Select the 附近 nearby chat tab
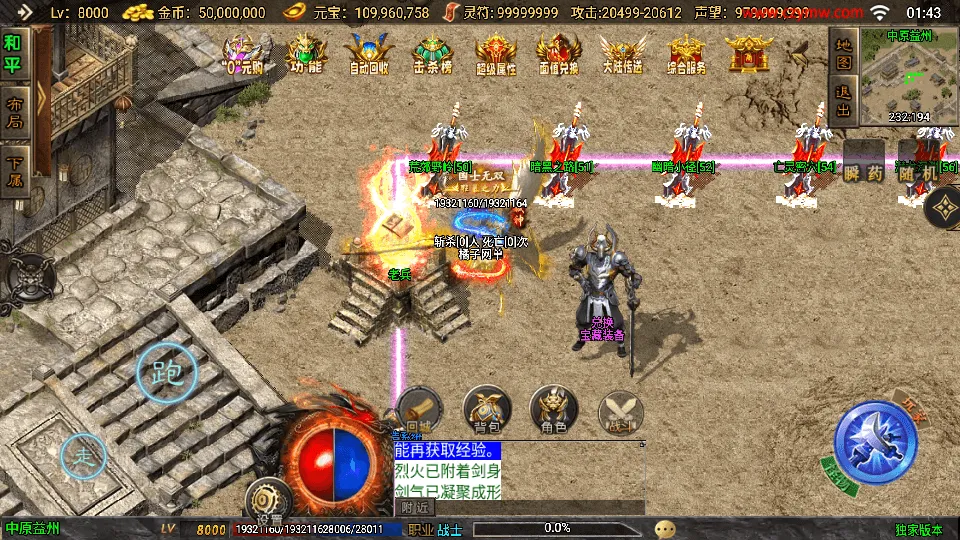 (x=416, y=507)
